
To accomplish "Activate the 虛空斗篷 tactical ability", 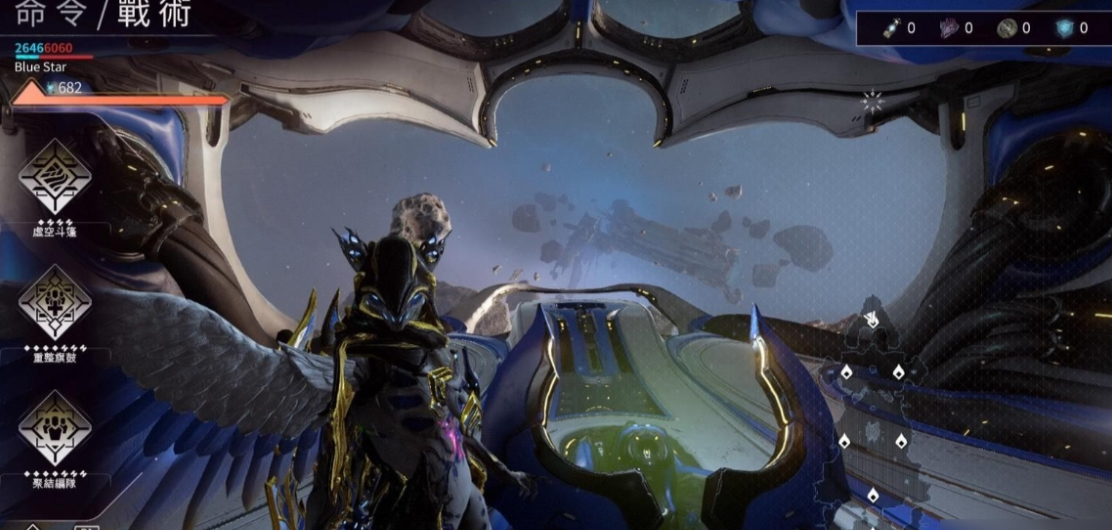I will click(55, 177).
